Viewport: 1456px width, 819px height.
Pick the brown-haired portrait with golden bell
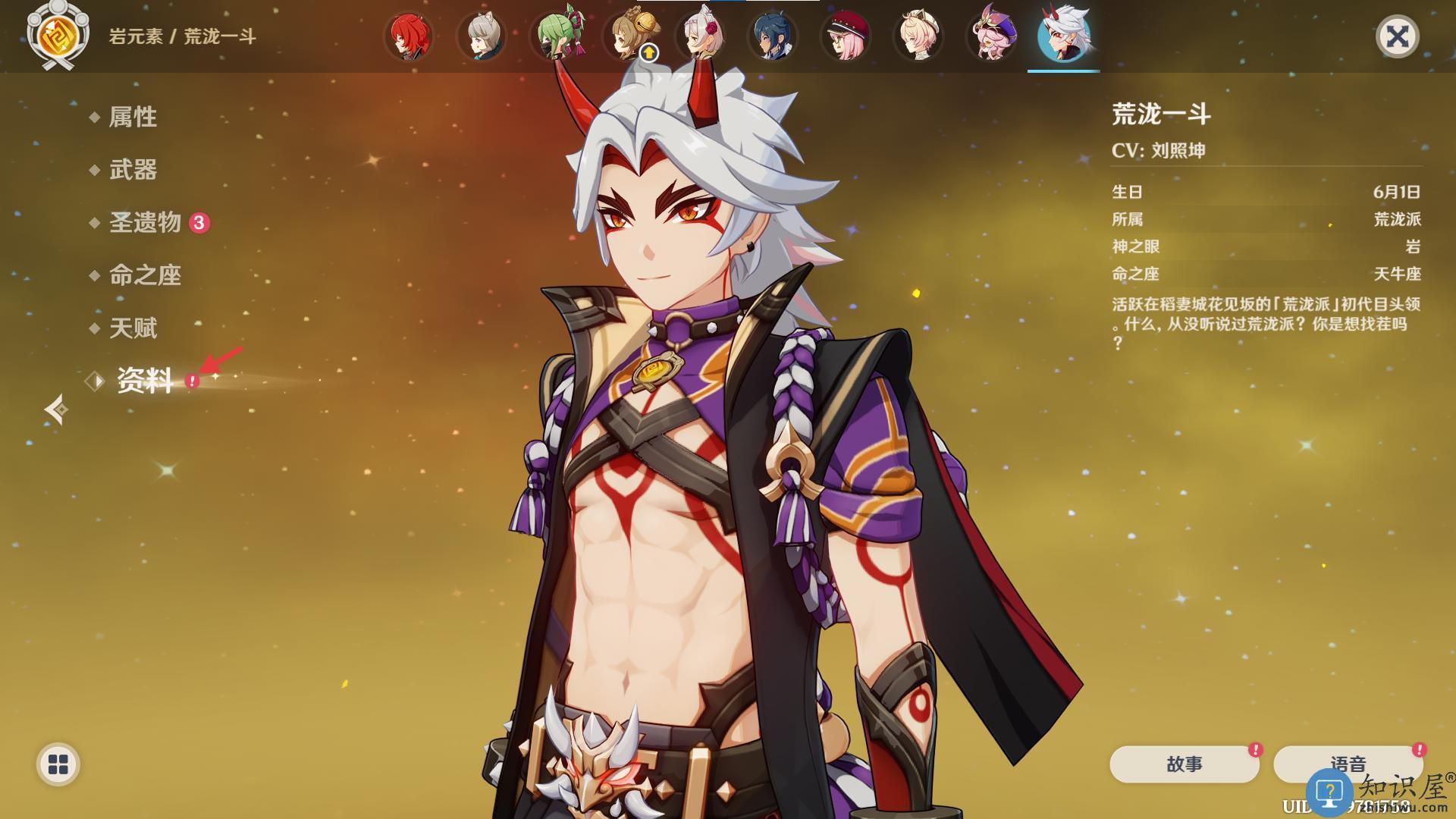tap(629, 36)
